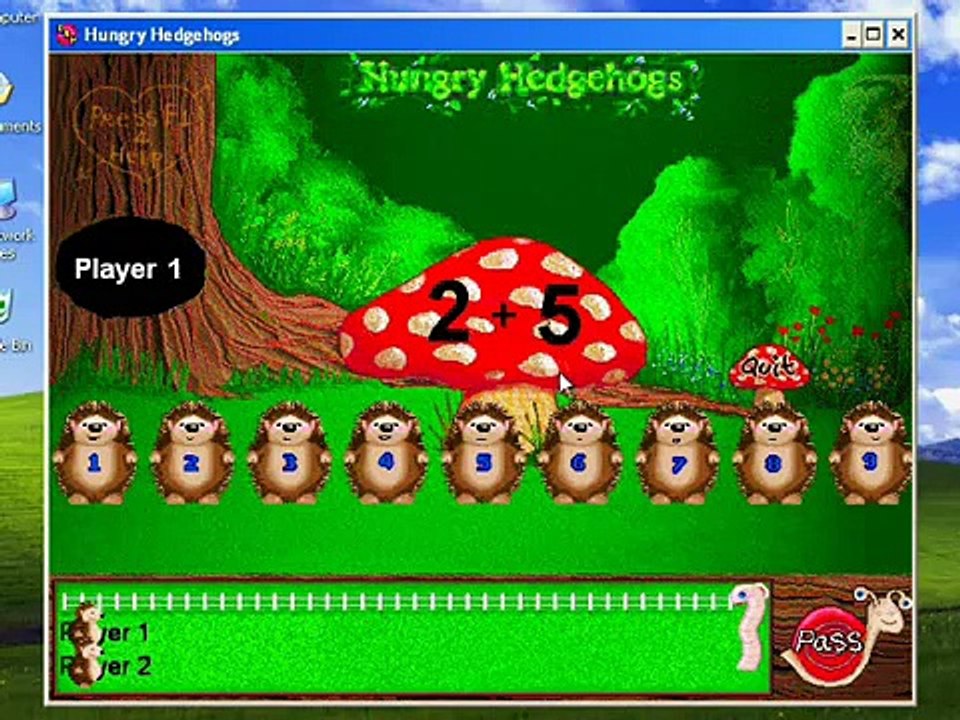
Task: Minimize the Hungry Hedgehogs window
Action: tap(852, 36)
